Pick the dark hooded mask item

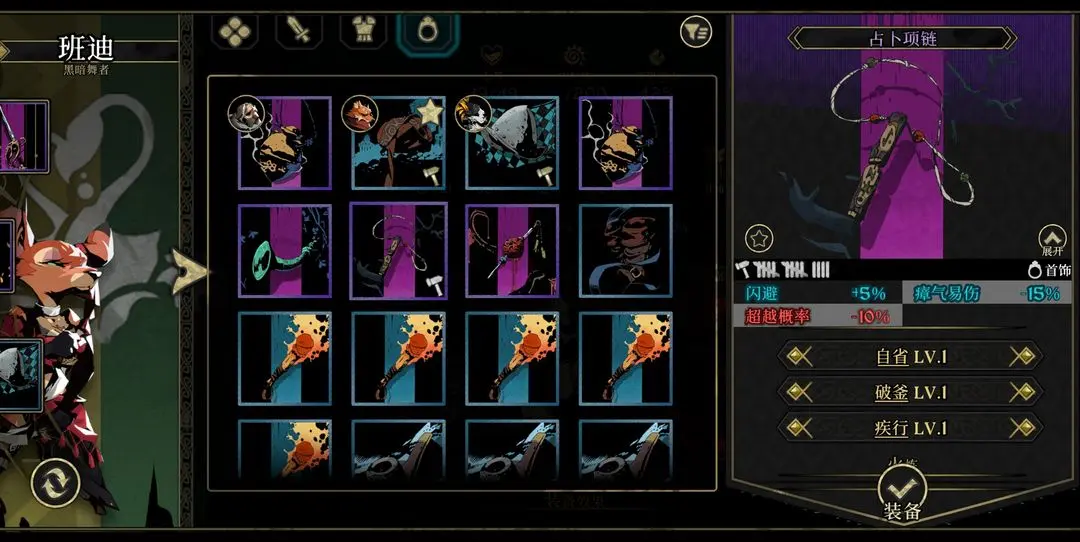click(x=626, y=251)
